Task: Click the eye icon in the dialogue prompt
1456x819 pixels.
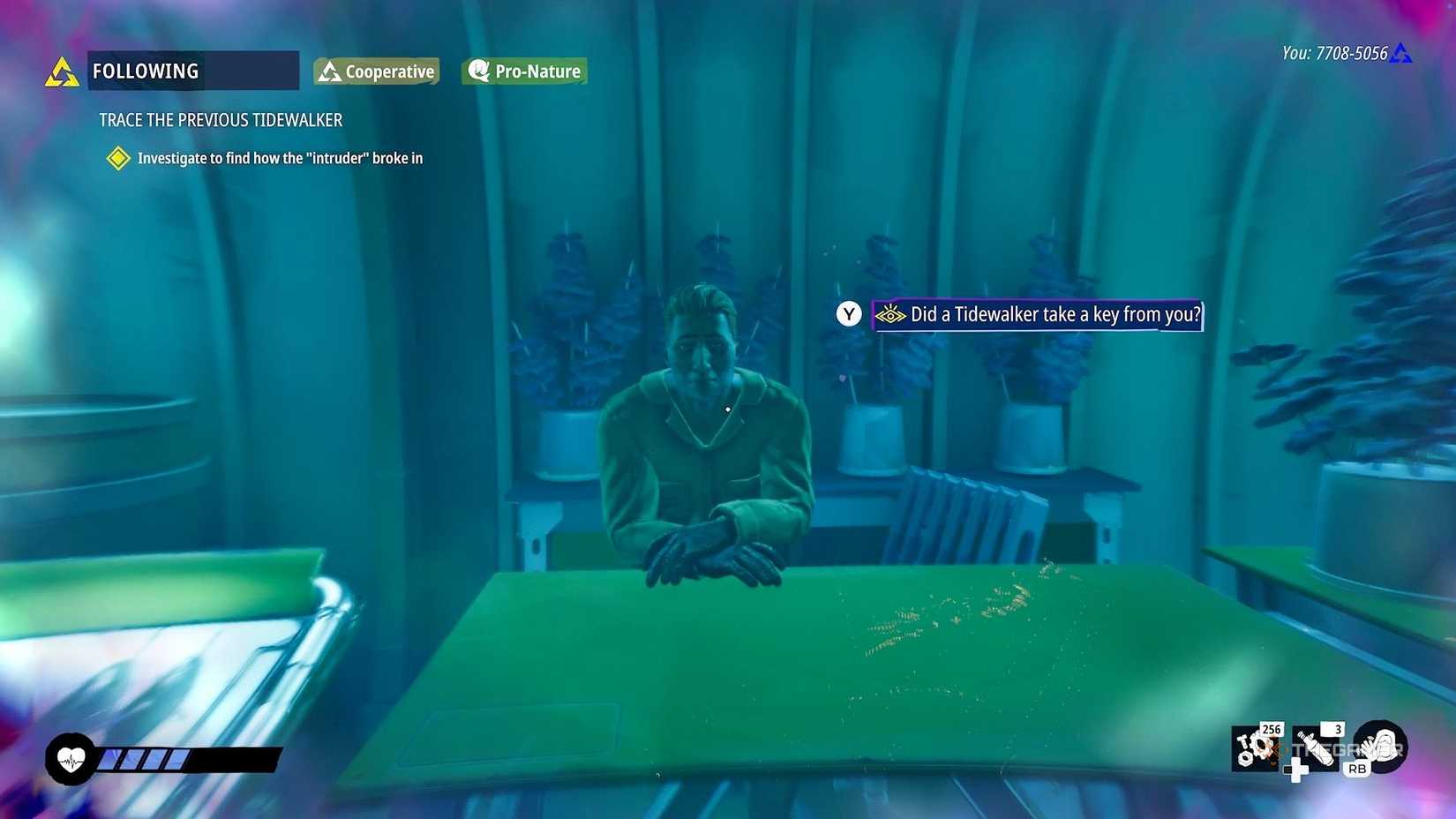Action: [x=891, y=314]
